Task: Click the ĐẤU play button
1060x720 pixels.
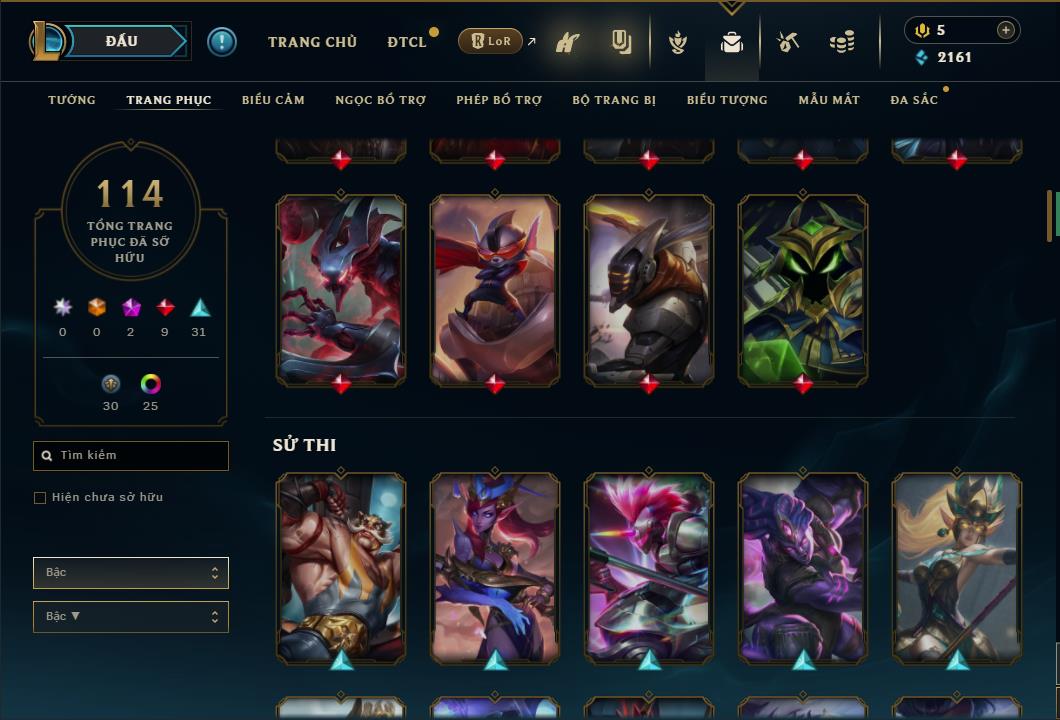Action: pyautogui.click(x=122, y=41)
